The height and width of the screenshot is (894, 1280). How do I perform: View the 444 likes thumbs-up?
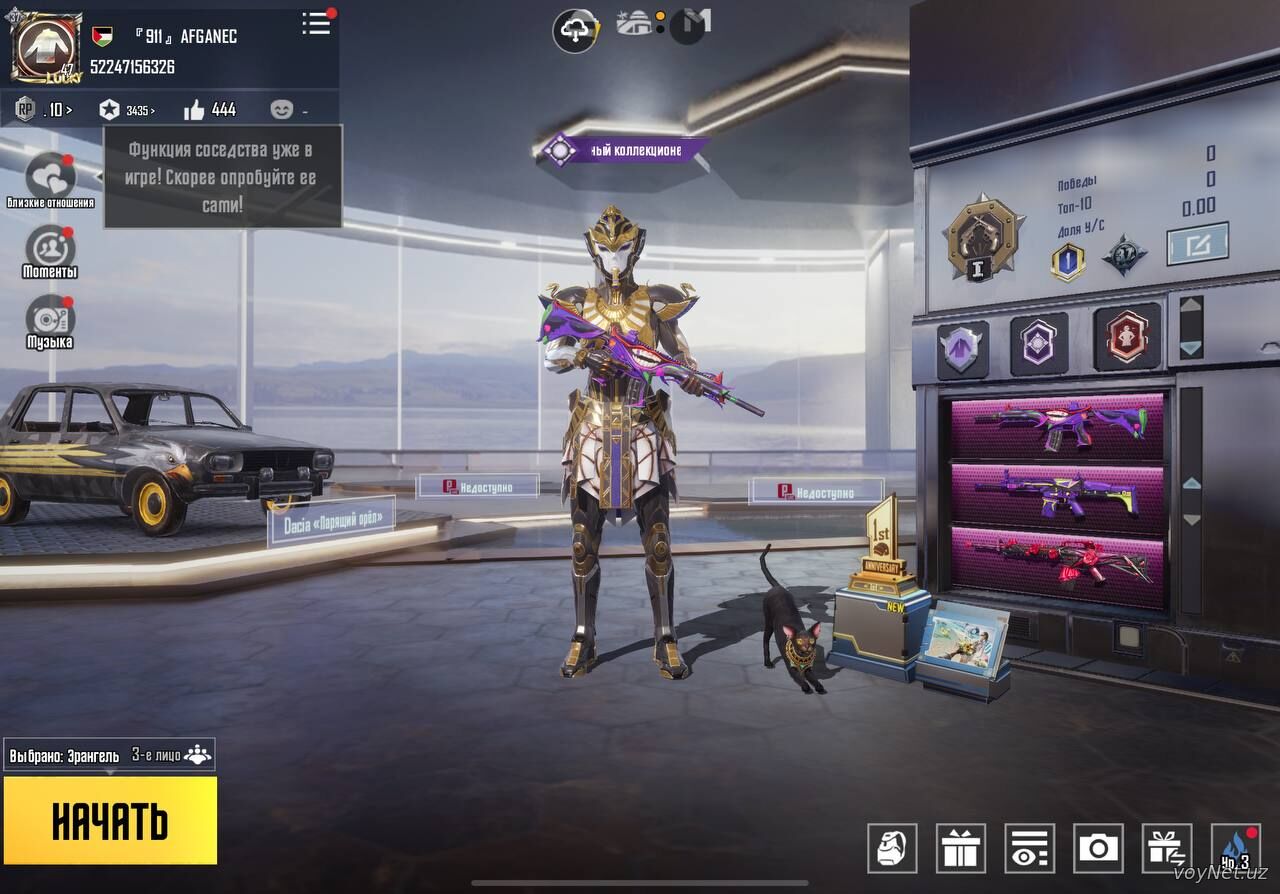(x=209, y=109)
